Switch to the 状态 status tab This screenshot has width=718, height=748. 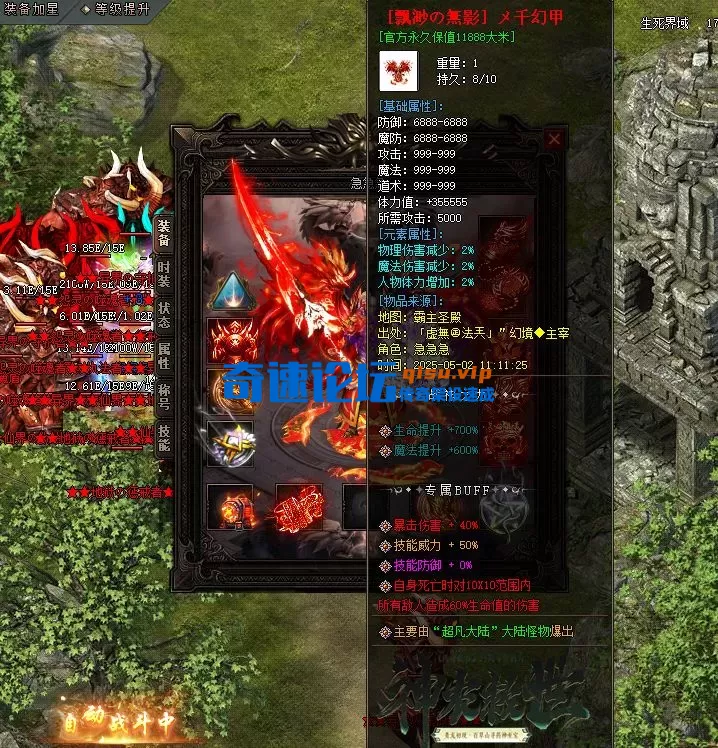pos(164,314)
